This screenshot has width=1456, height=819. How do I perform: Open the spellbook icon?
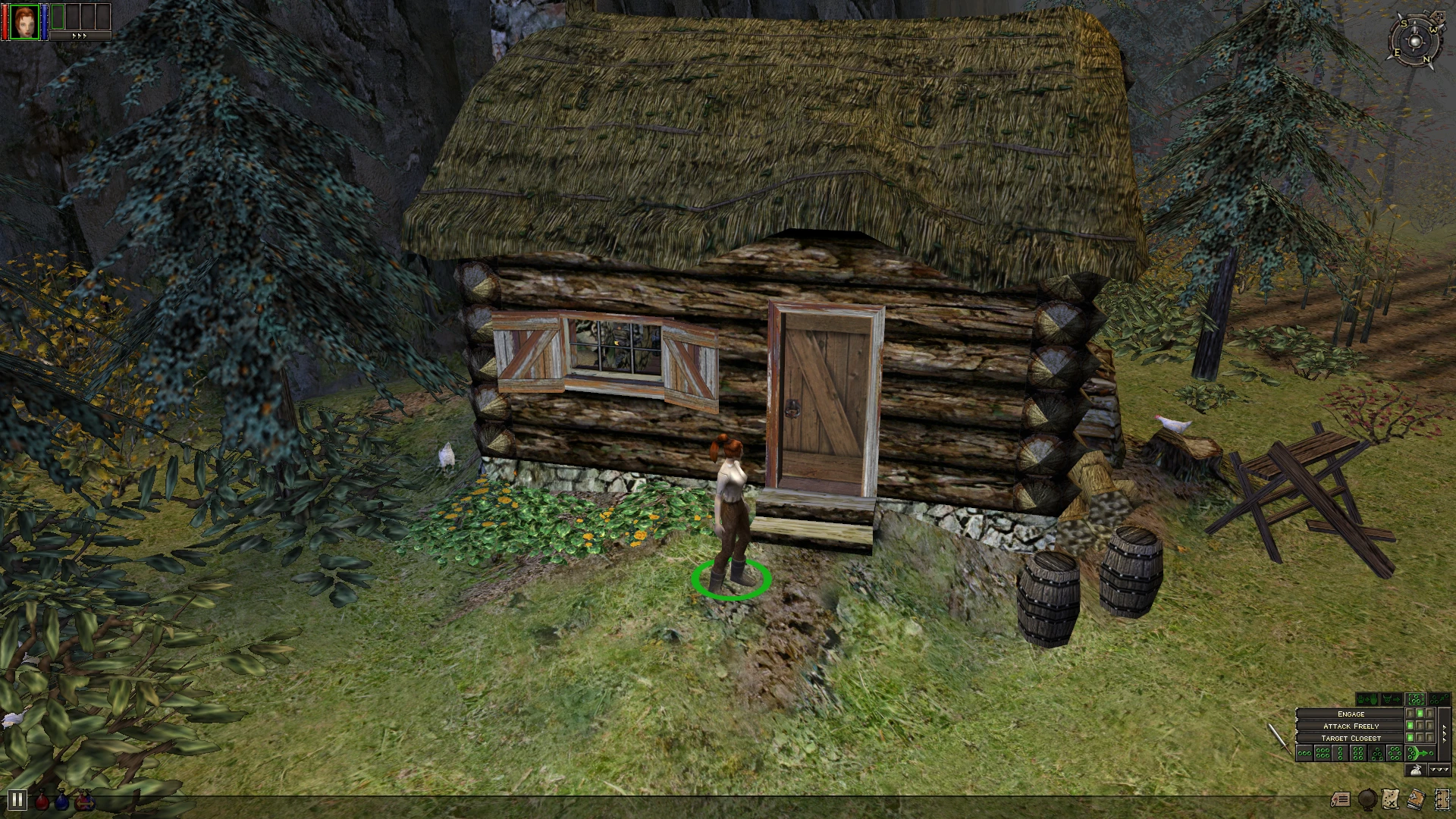(1416, 800)
